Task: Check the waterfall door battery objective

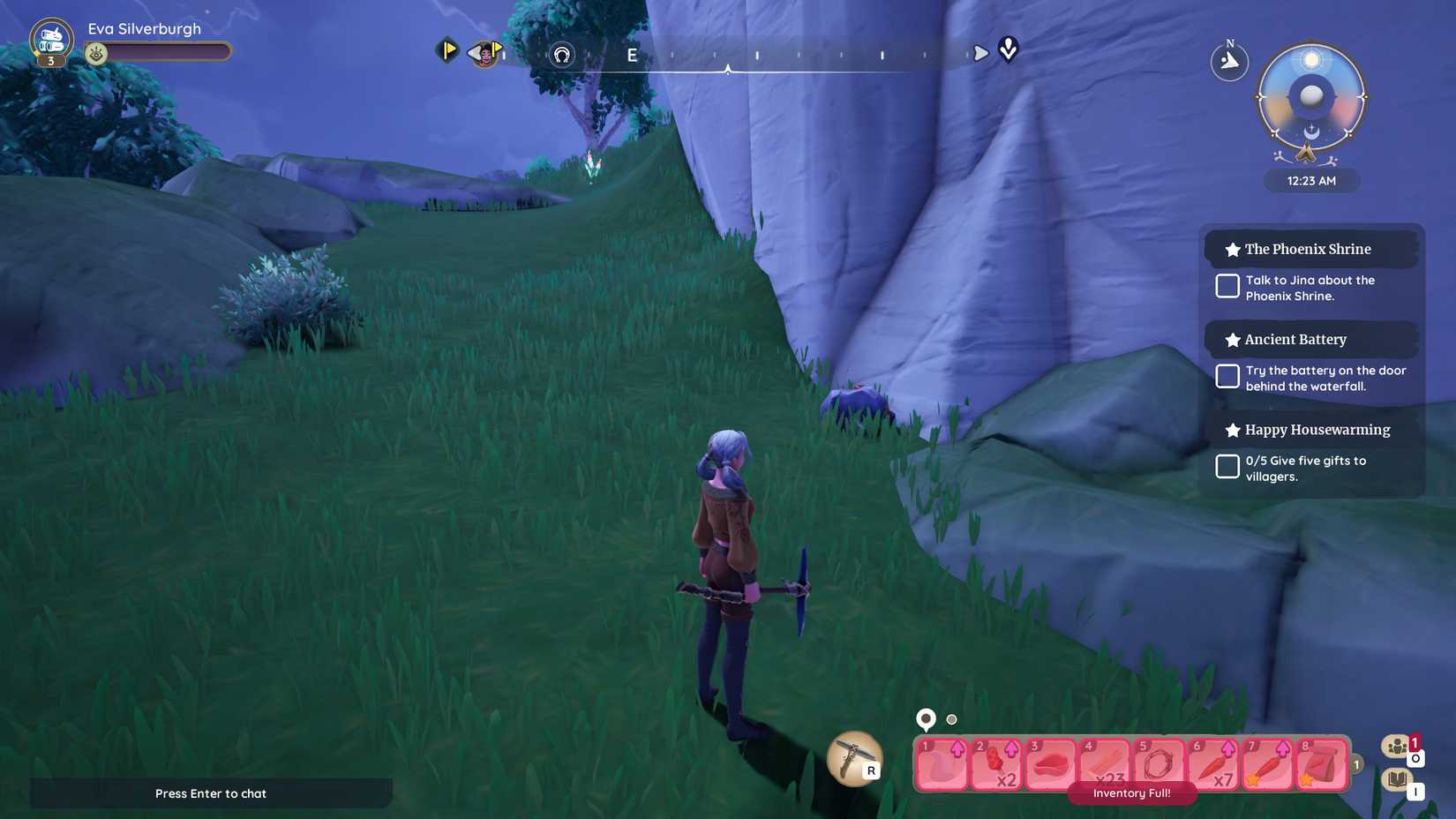Action: tap(1227, 376)
